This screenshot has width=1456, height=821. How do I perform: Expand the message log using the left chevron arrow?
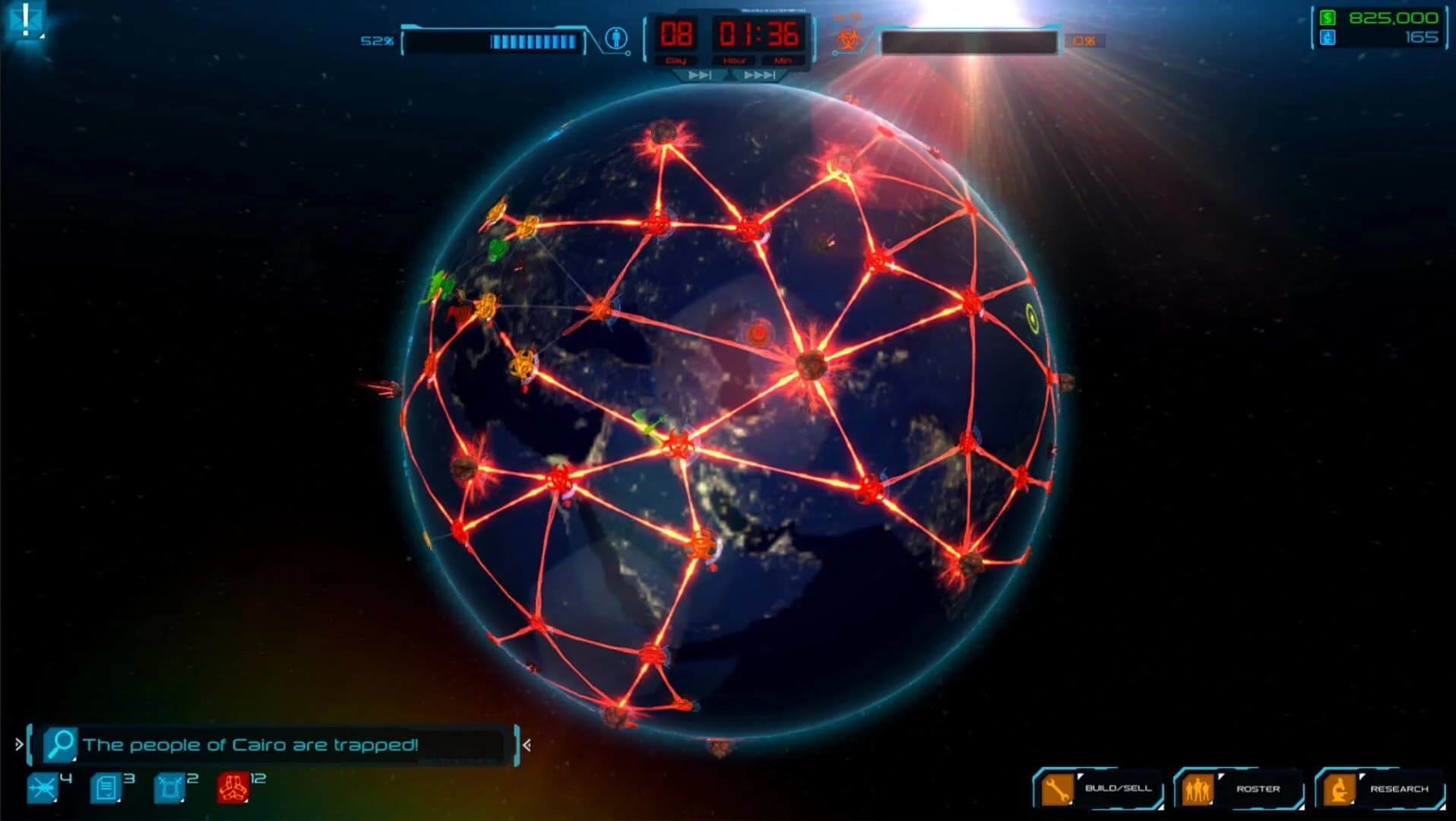(18, 743)
